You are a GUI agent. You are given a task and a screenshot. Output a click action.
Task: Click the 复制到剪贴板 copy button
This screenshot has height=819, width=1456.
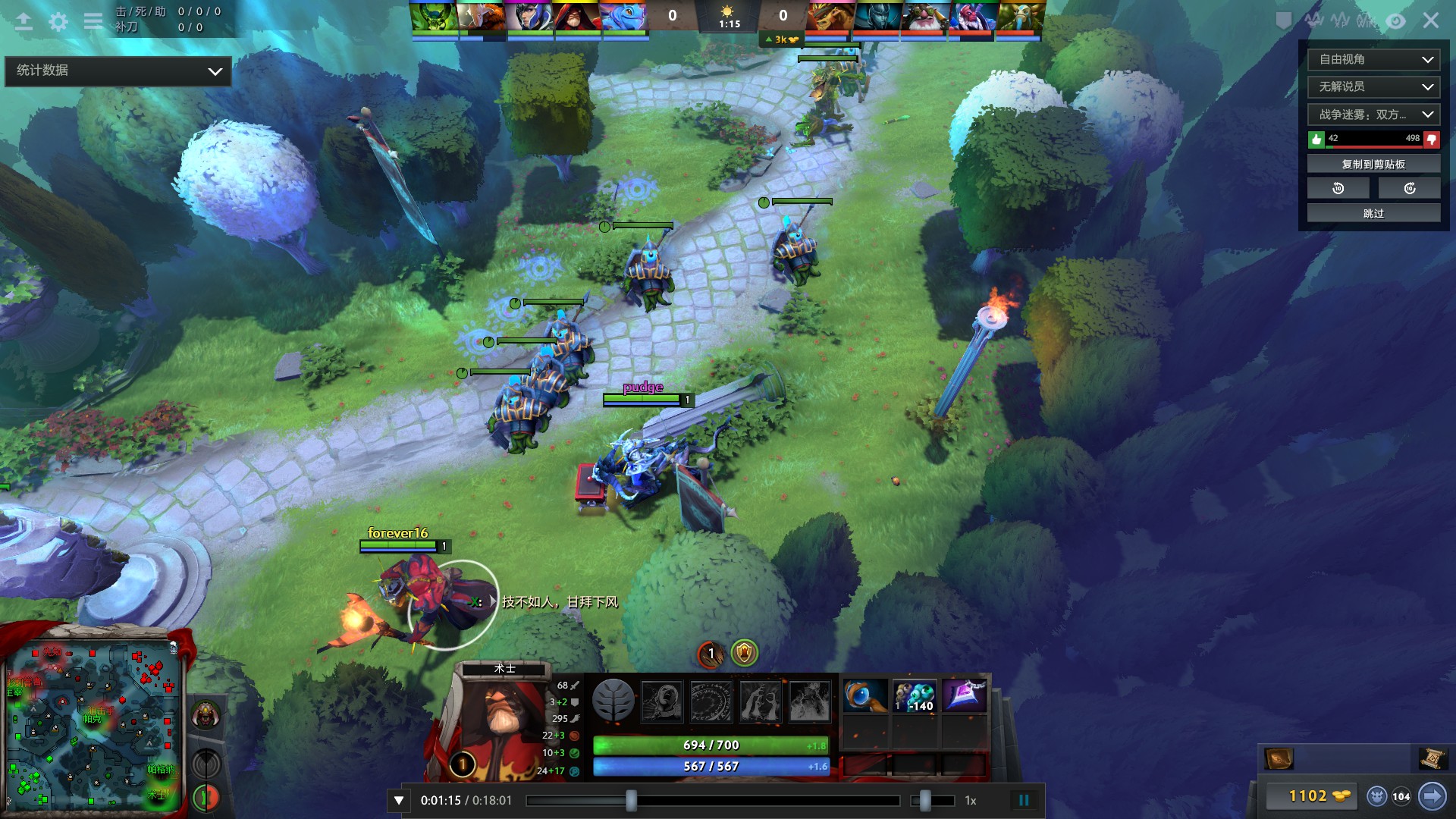pyautogui.click(x=1373, y=162)
